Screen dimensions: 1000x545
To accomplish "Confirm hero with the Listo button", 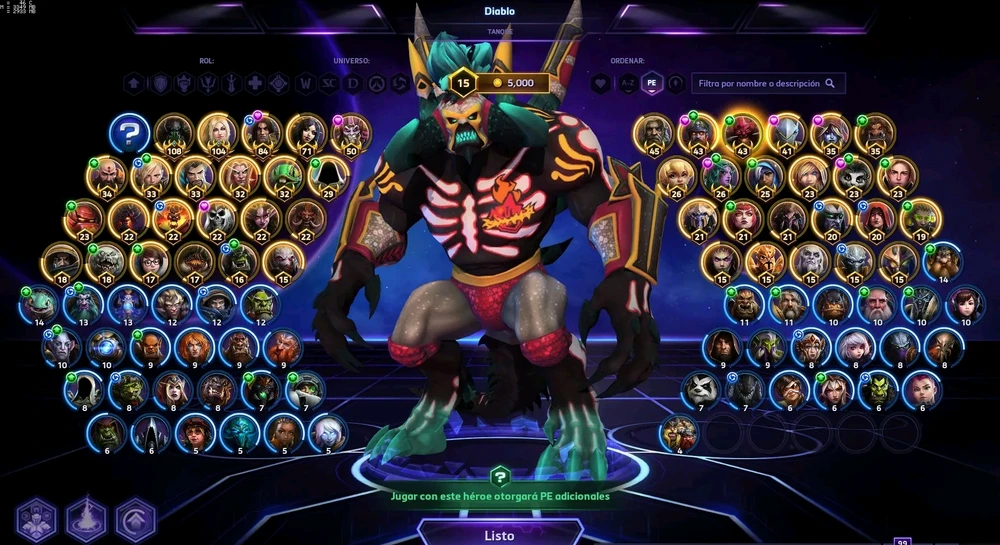I will (499, 535).
